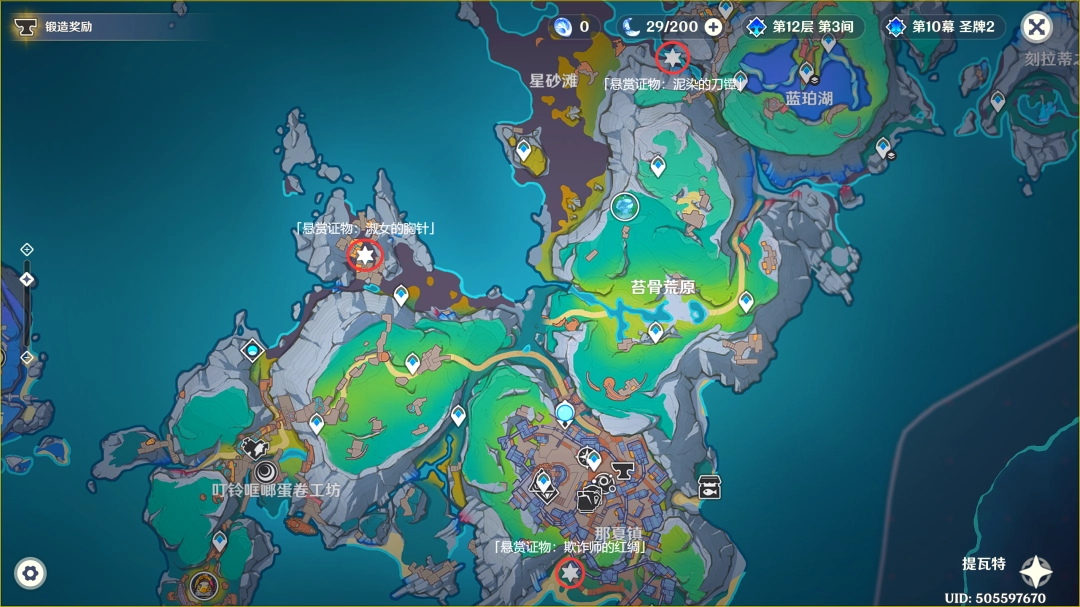Open the 第10幕 圣牌2 theater shortcut

[x=943, y=27]
